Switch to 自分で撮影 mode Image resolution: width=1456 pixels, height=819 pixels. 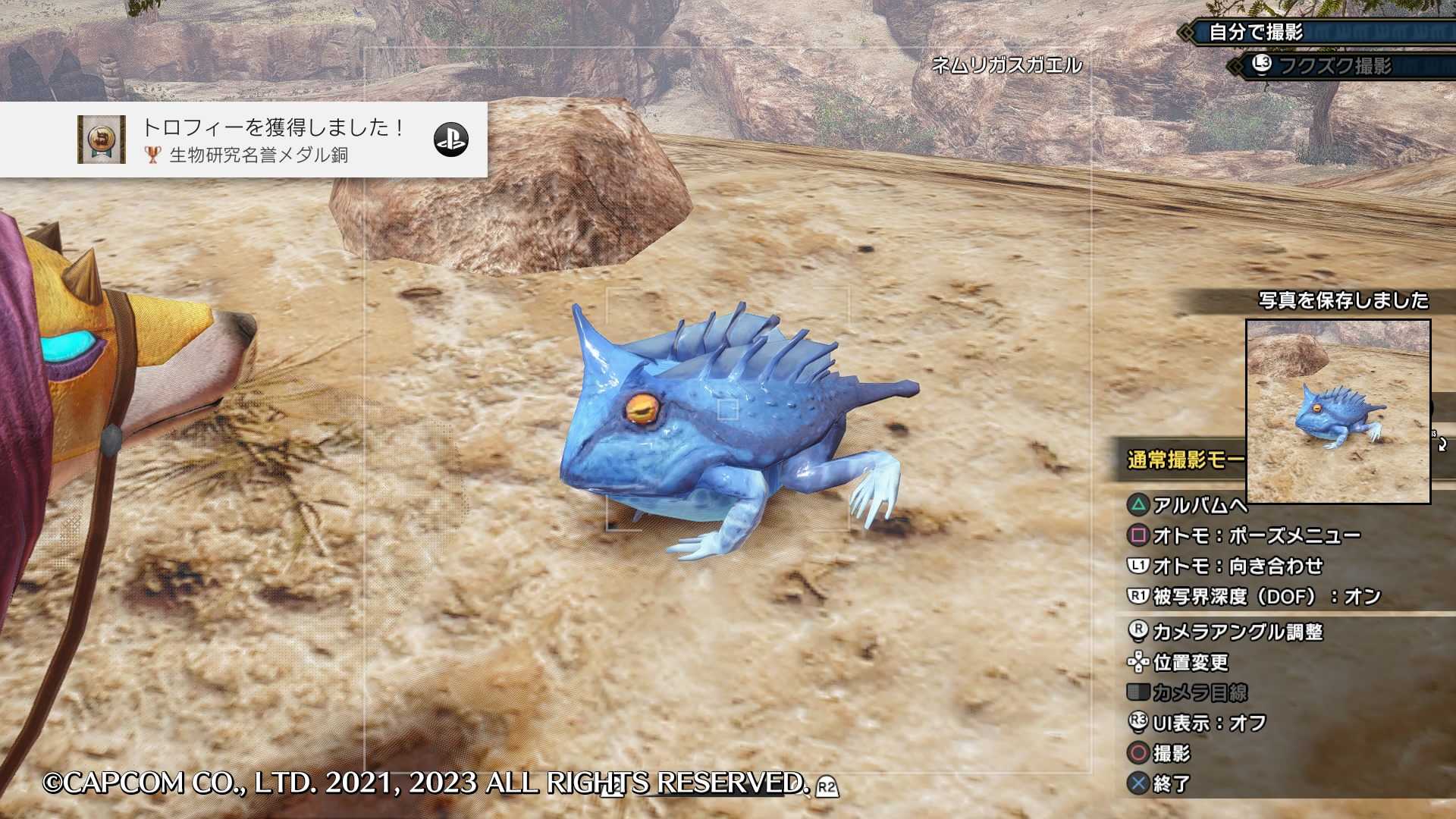point(1255,33)
